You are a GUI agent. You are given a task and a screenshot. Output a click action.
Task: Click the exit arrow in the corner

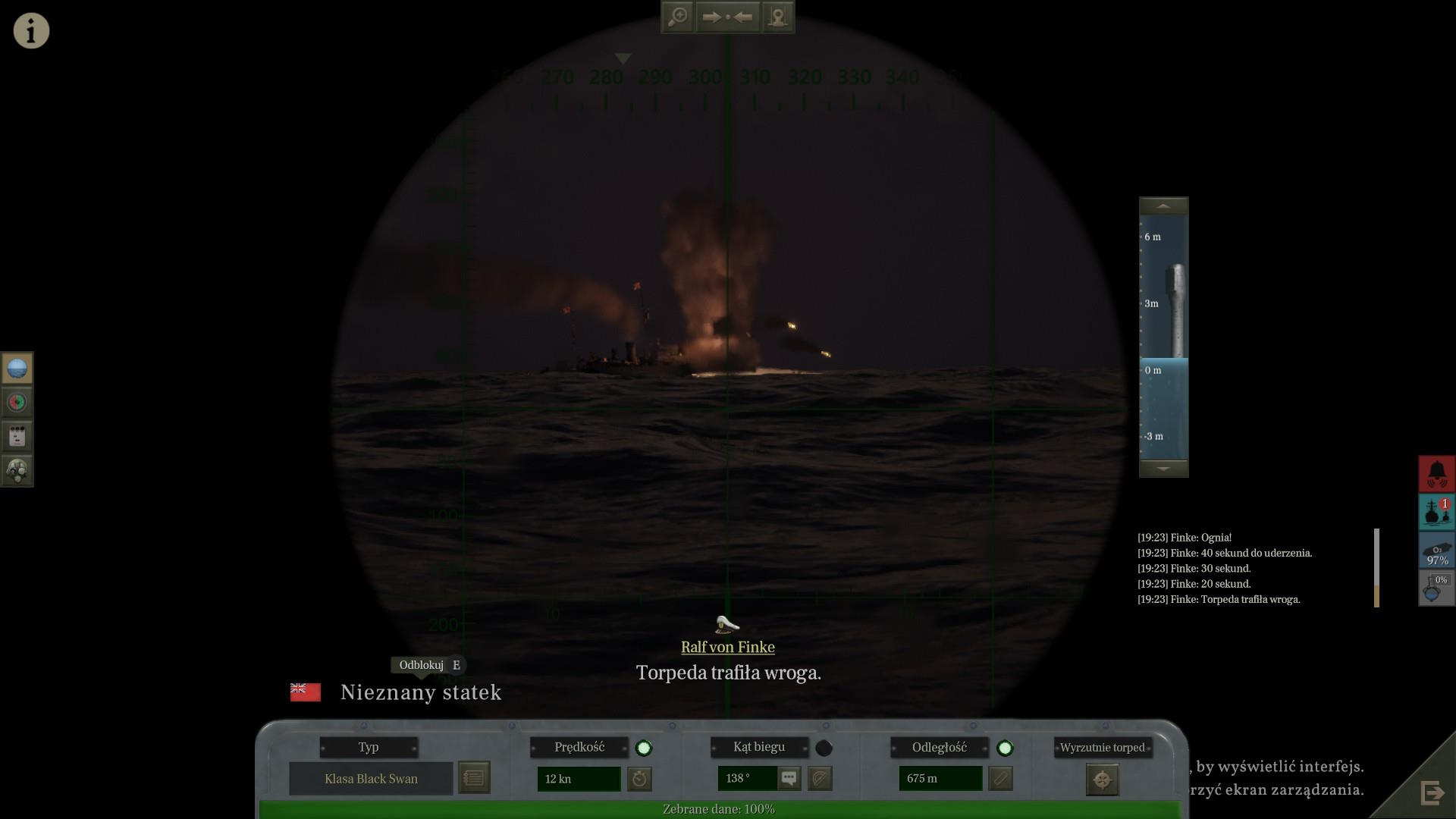tap(1432, 793)
